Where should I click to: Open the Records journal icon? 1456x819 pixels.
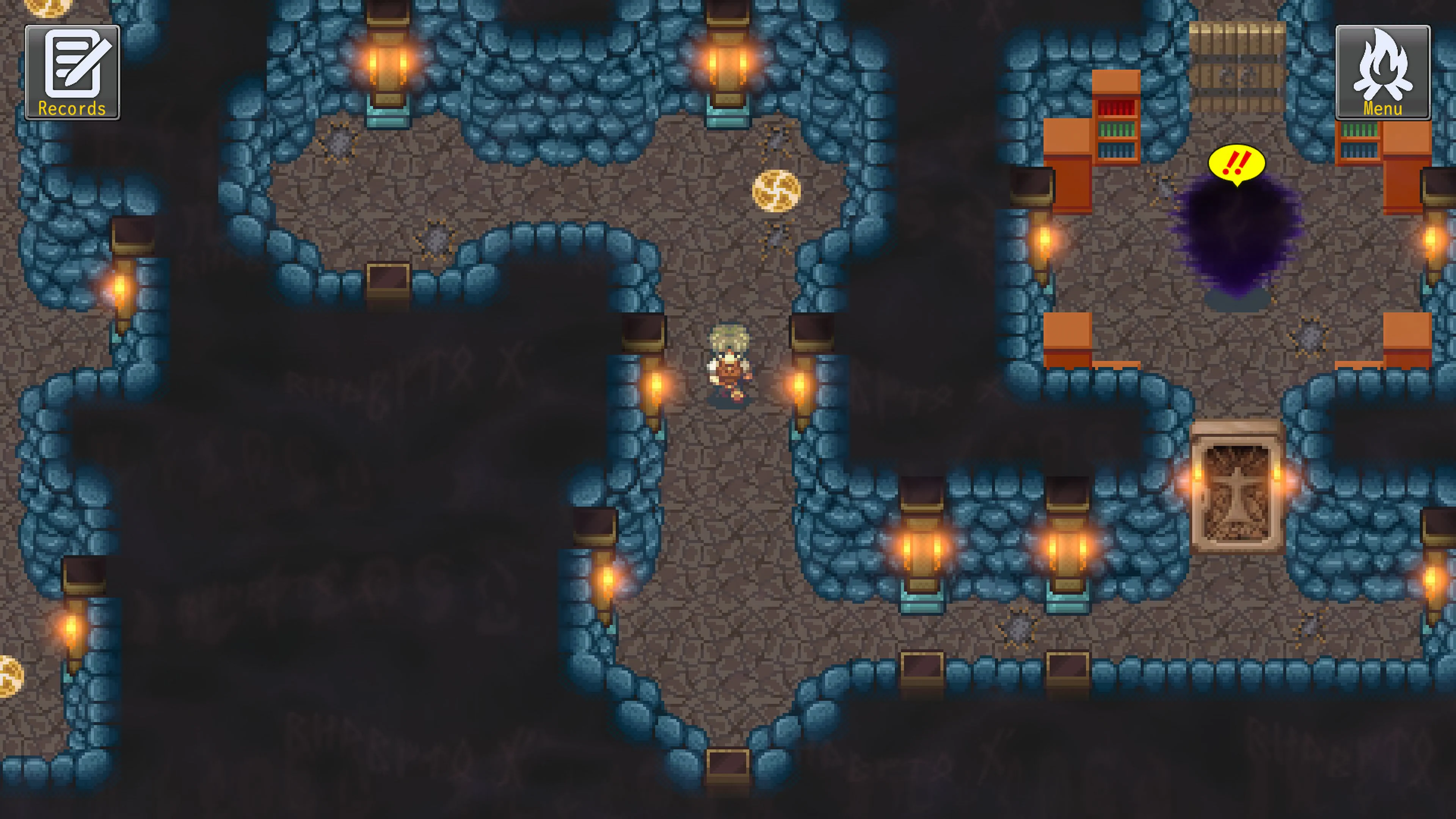[x=72, y=67]
